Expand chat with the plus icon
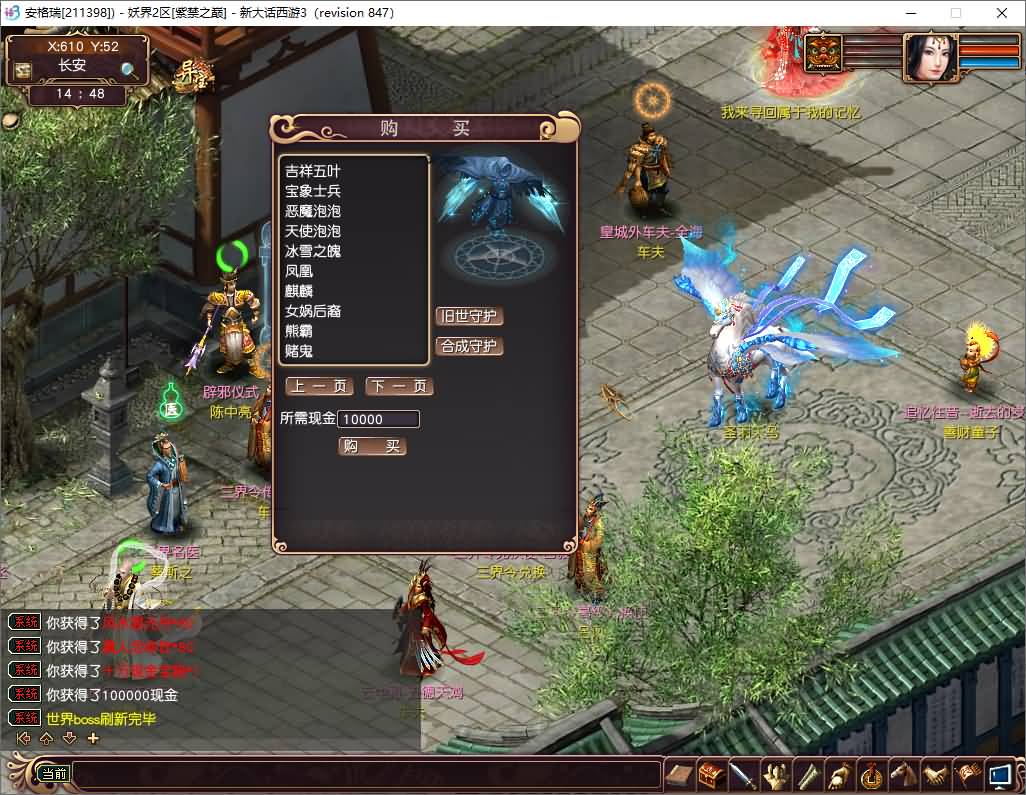 point(94,738)
